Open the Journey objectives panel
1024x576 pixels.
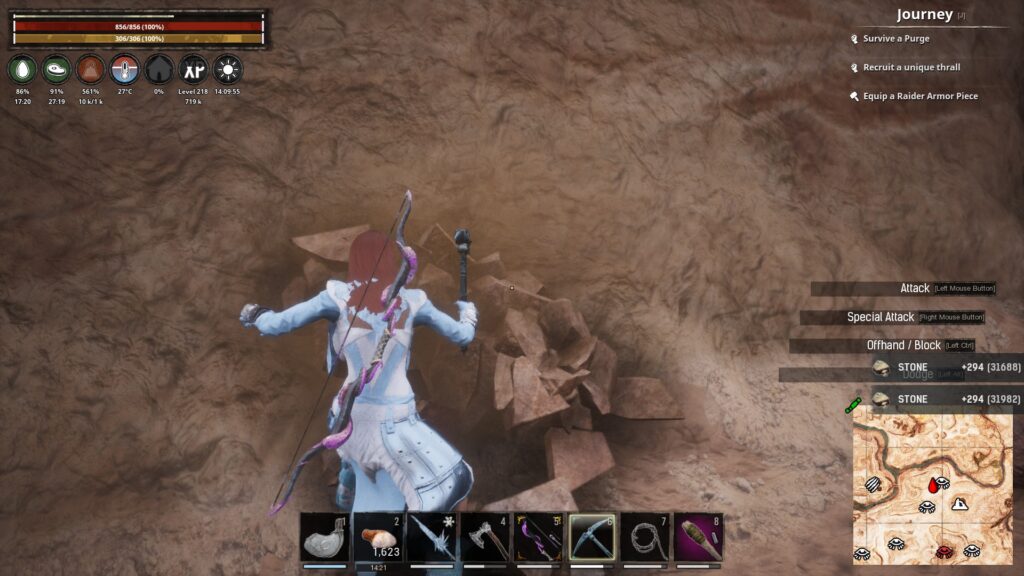(x=923, y=15)
